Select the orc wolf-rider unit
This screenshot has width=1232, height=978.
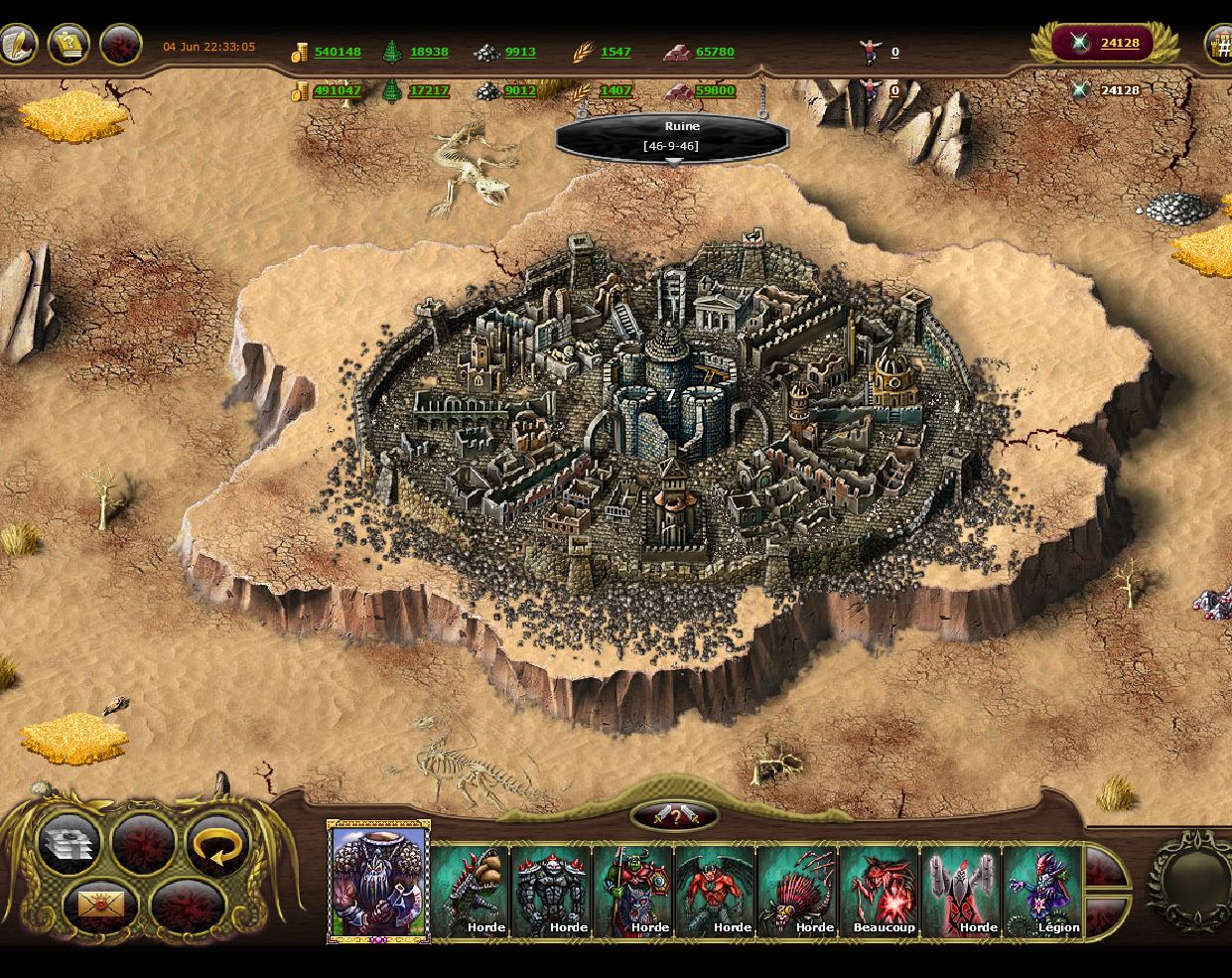[x=633, y=891]
